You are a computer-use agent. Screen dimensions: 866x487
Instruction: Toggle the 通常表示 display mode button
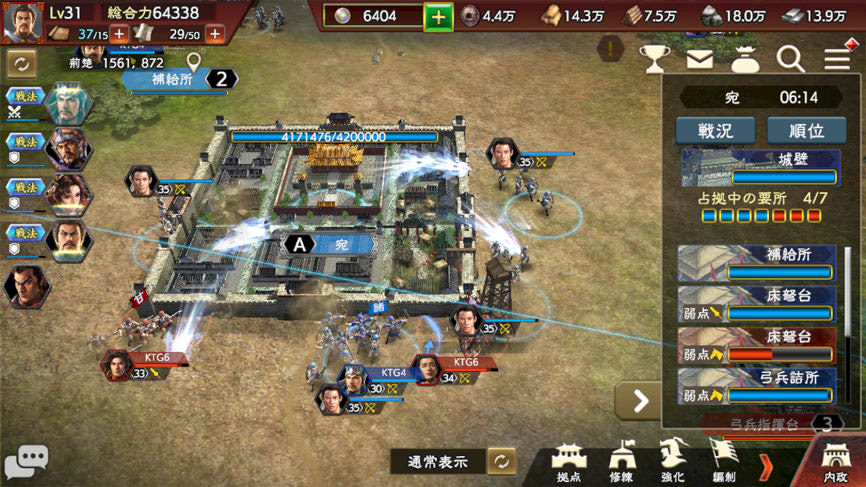[x=501, y=461]
